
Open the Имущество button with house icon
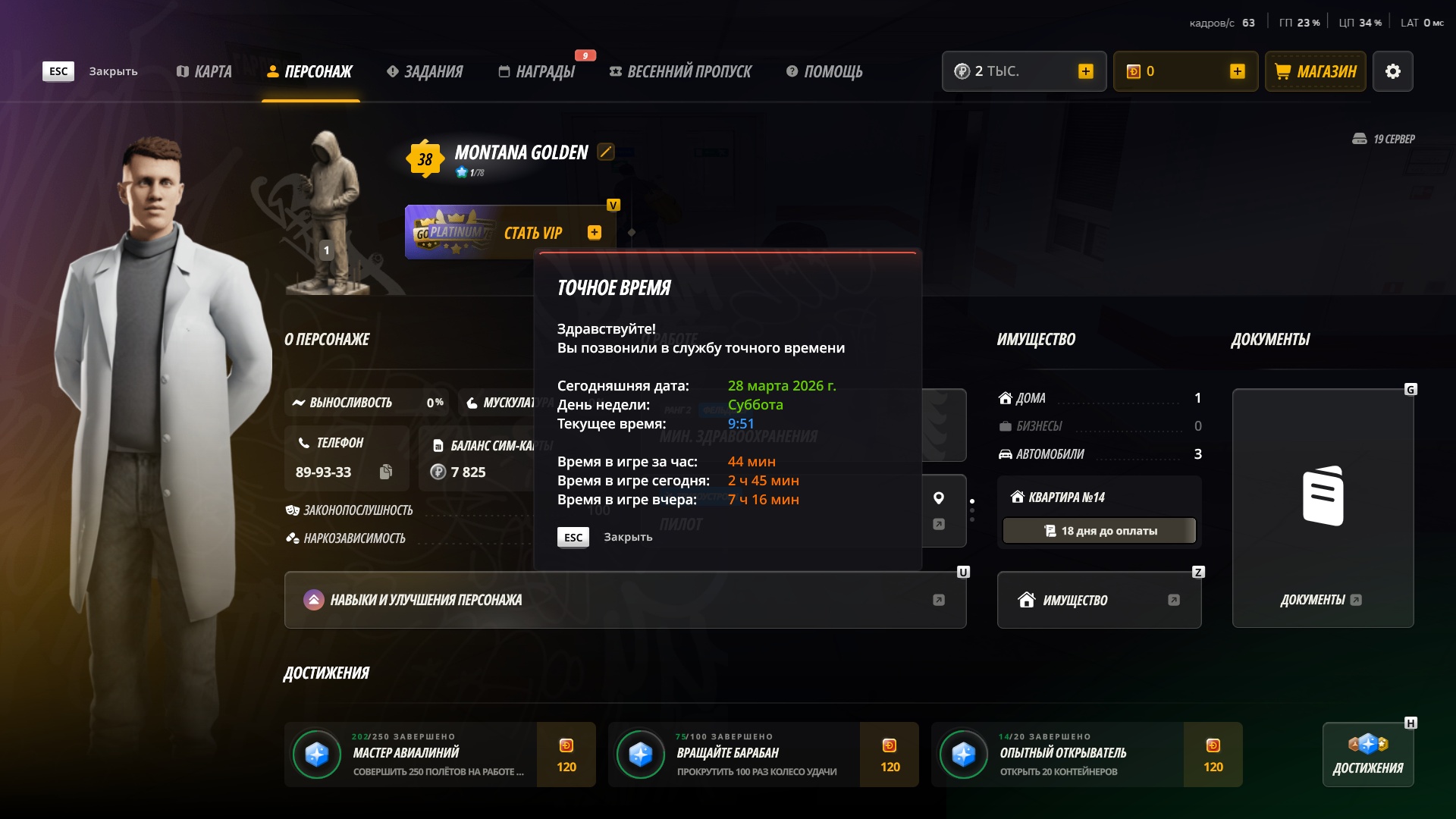point(1099,600)
